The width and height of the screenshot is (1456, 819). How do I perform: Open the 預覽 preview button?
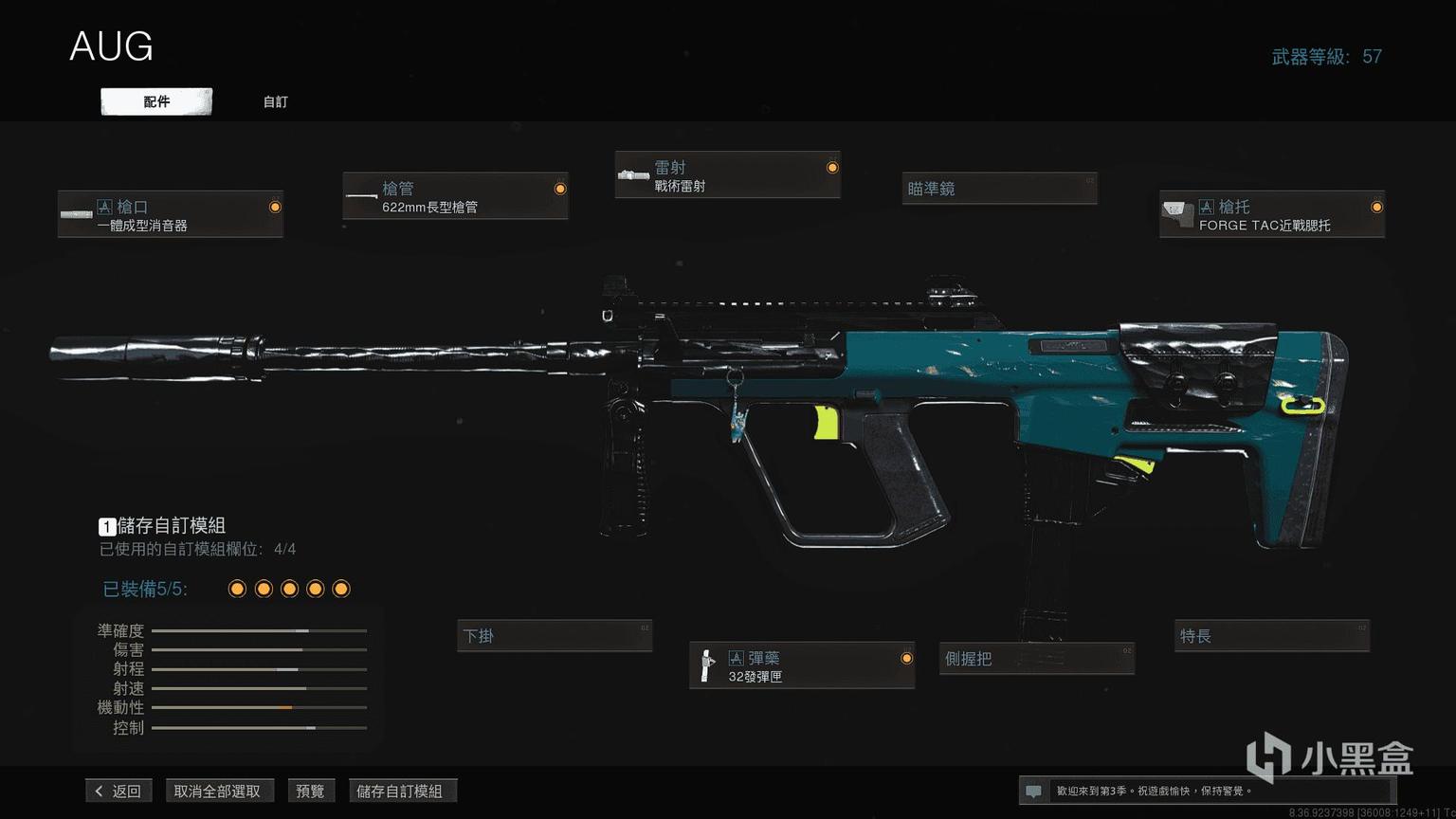(310, 791)
